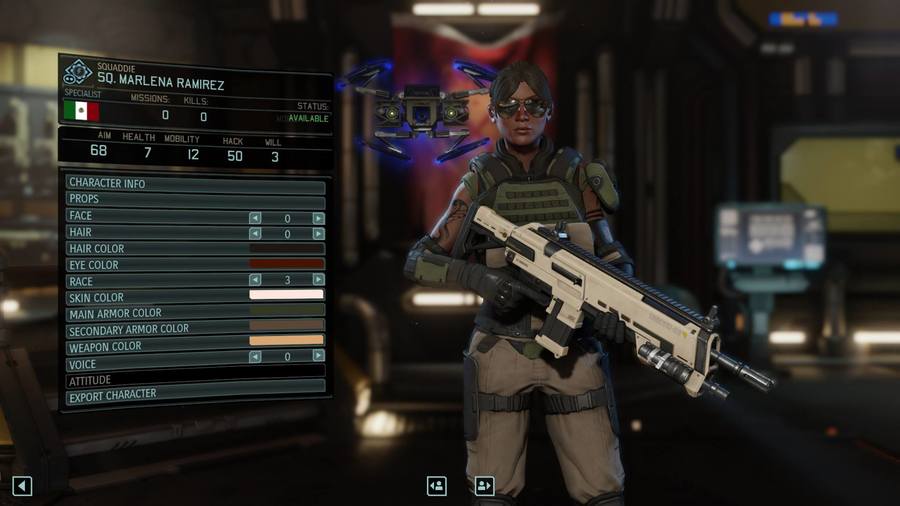The height and width of the screenshot is (506, 900).
Task: Select next Face option arrow
Action: point(318,218)
